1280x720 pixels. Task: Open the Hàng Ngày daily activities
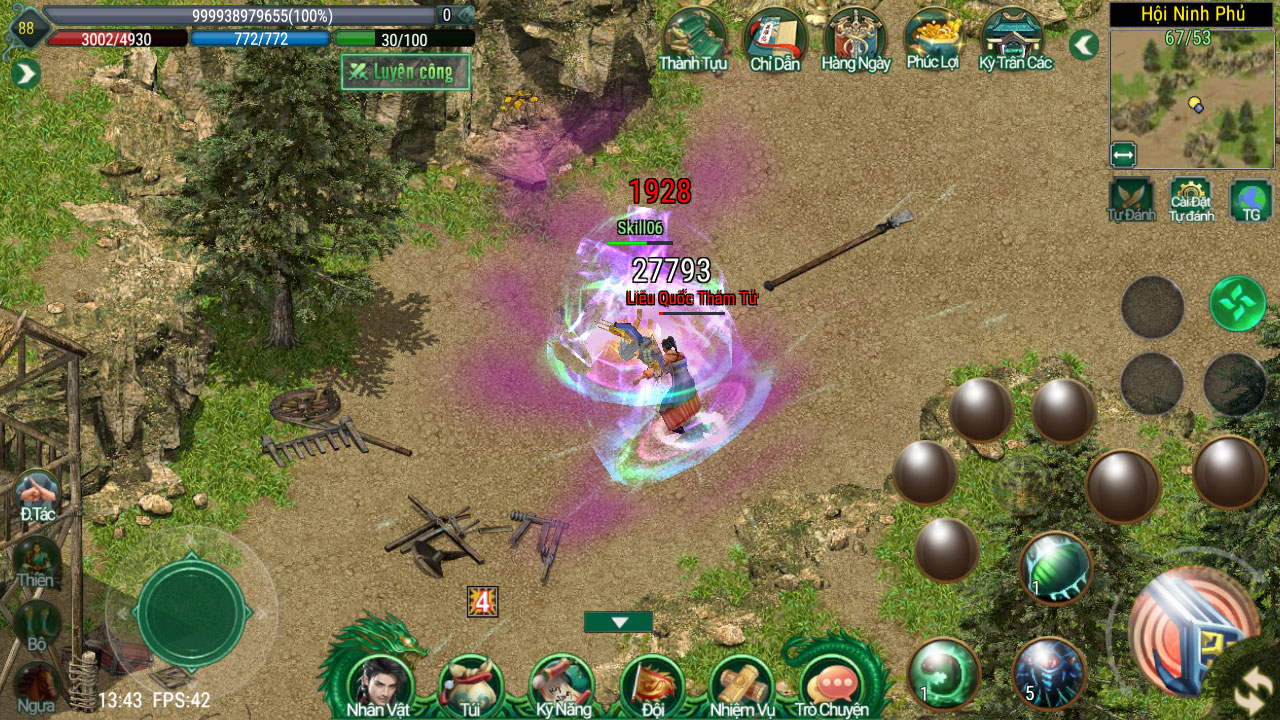click(855, 38)
